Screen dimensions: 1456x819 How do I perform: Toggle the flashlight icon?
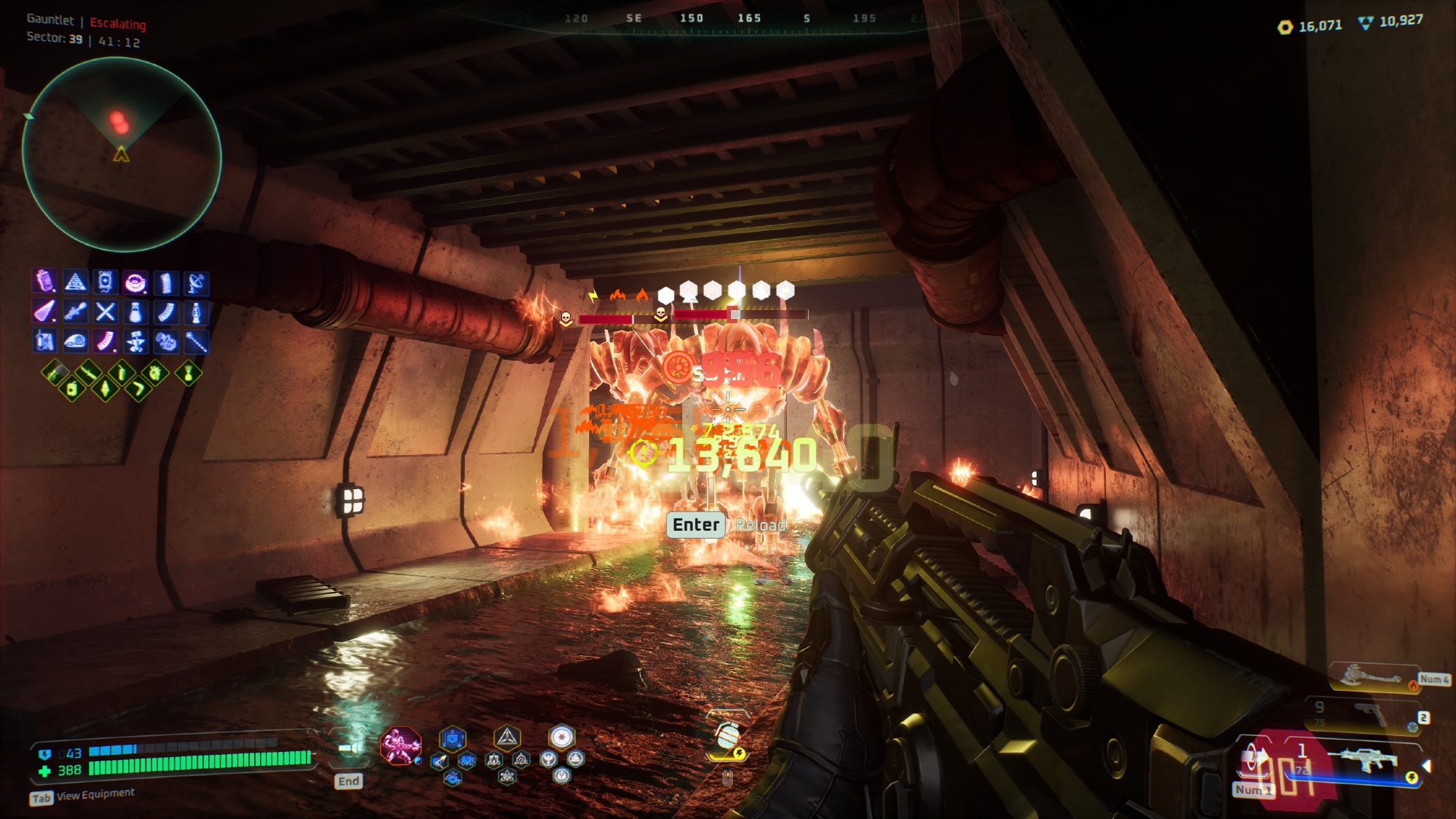[350, 748]
